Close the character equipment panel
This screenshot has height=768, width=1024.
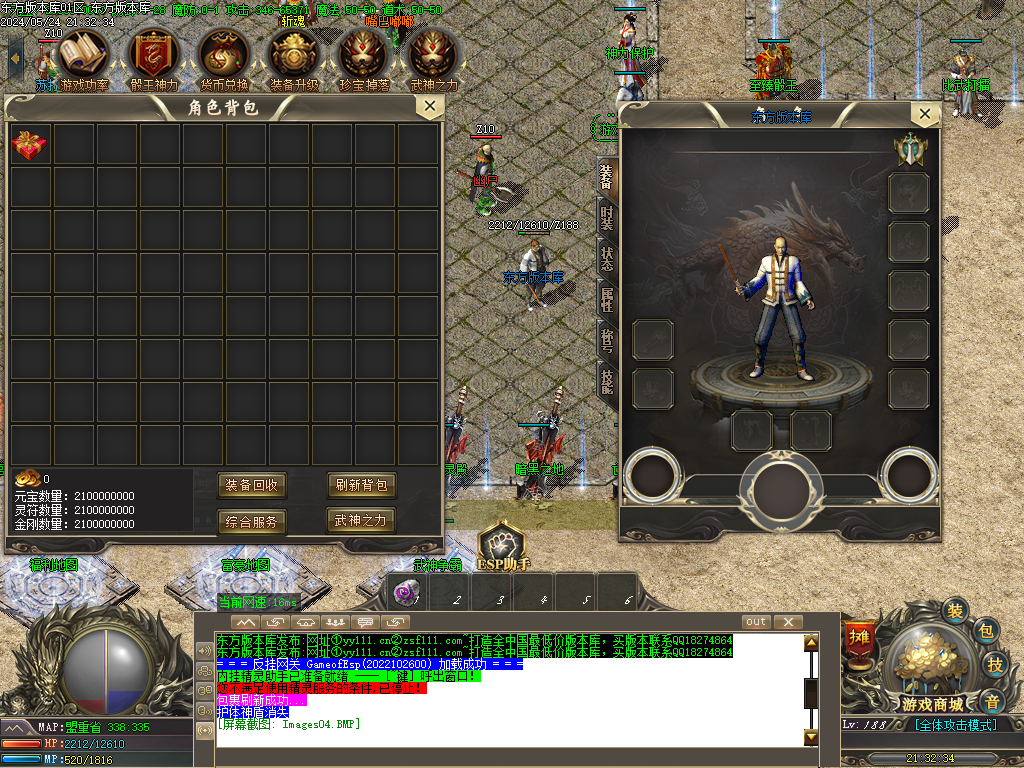click(x=924, y=115)
